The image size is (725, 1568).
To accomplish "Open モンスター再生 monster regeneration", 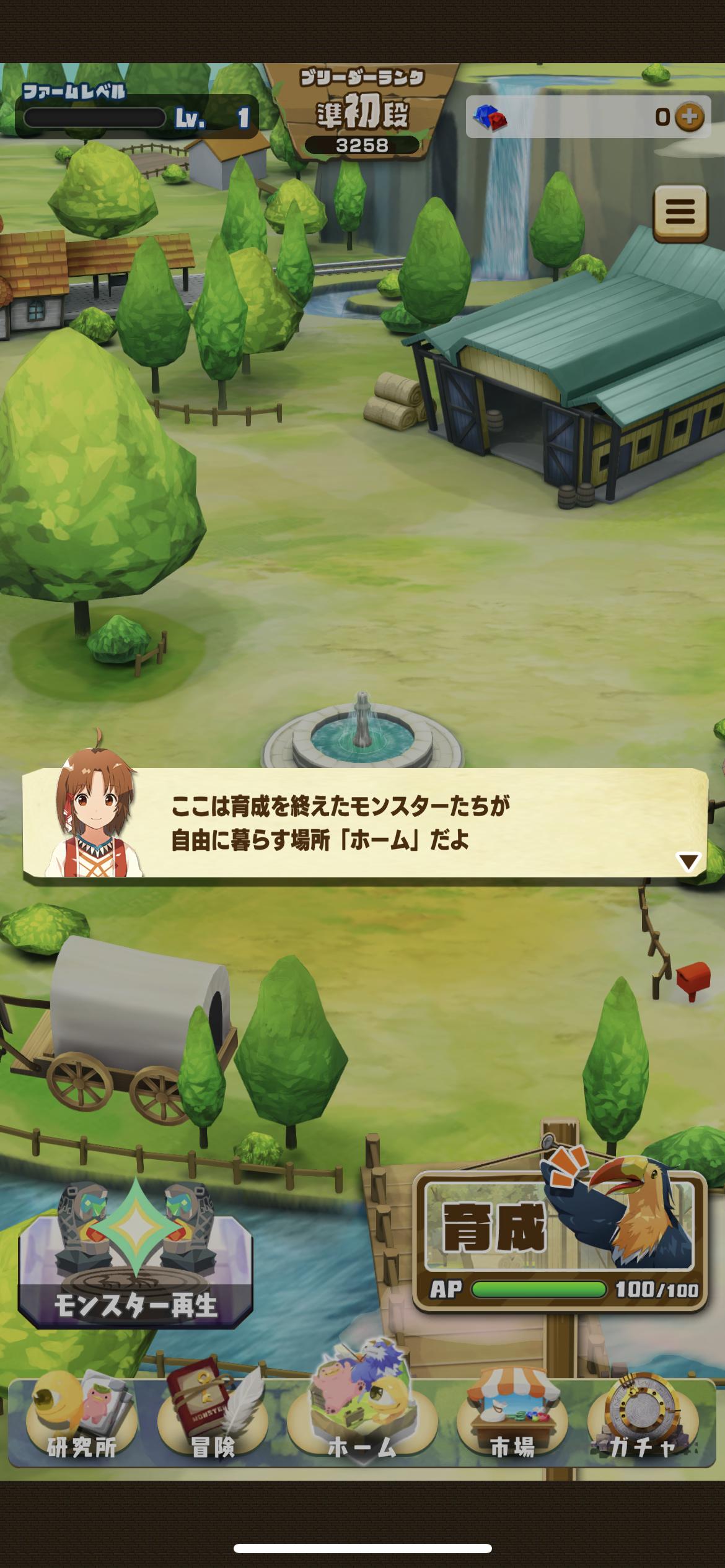I will point(135,1256).
